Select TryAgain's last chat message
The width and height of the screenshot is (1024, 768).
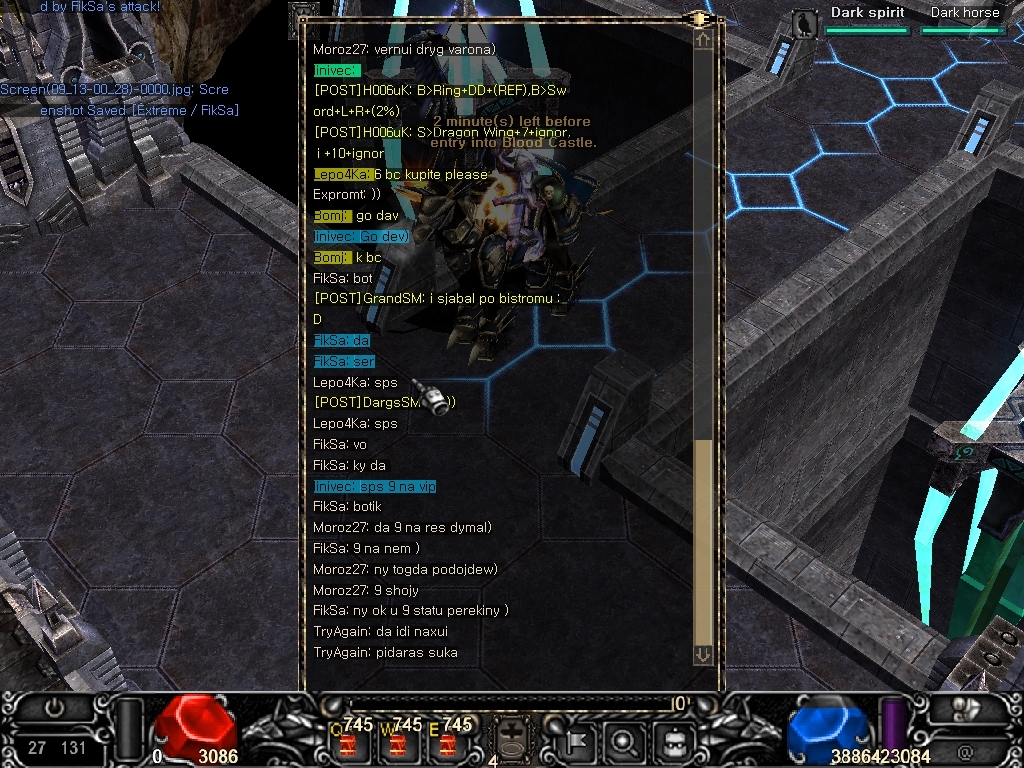pyautogui.click(x=385, y=652)
